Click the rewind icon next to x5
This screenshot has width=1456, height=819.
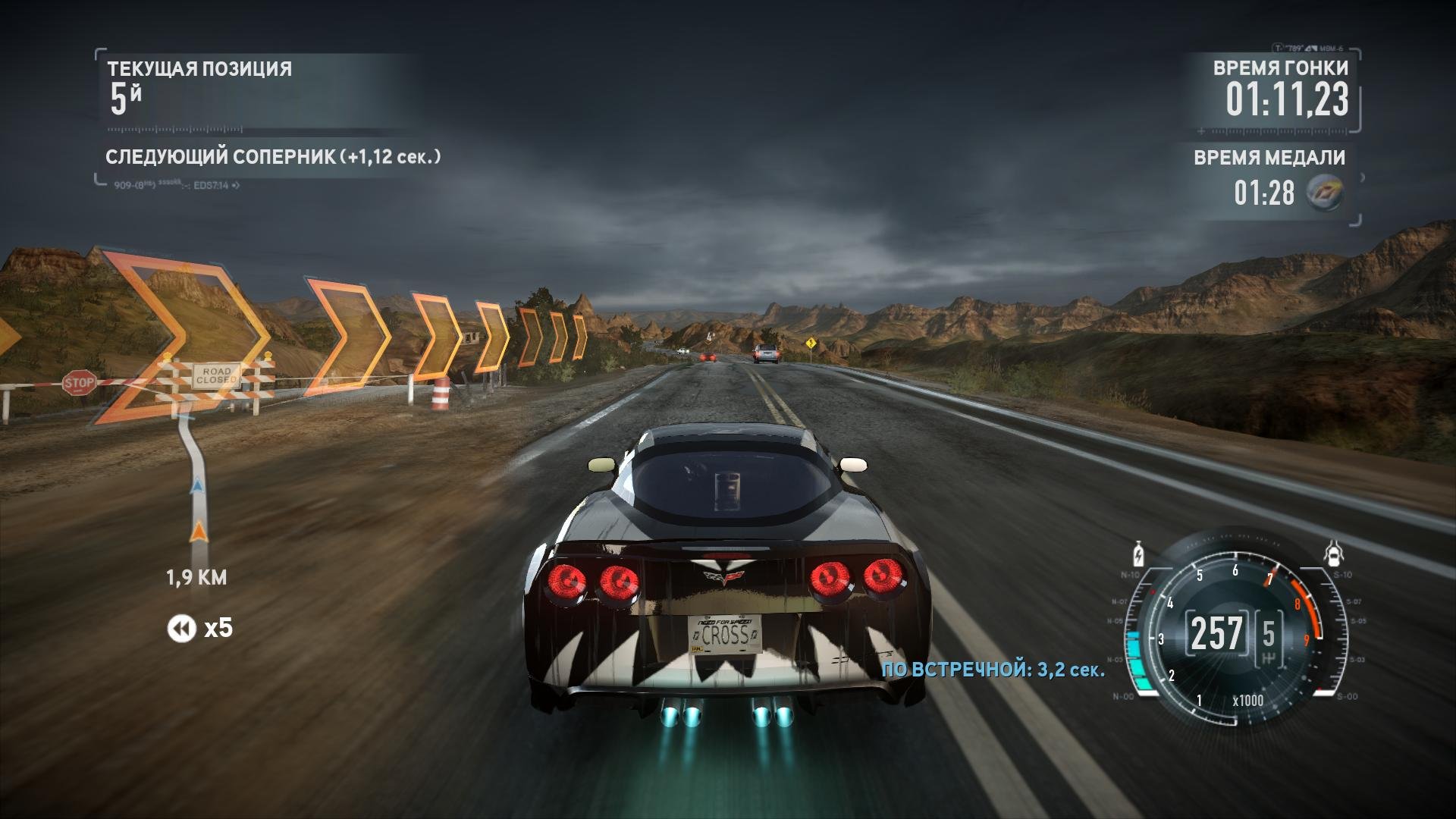(x=181, y=629)
